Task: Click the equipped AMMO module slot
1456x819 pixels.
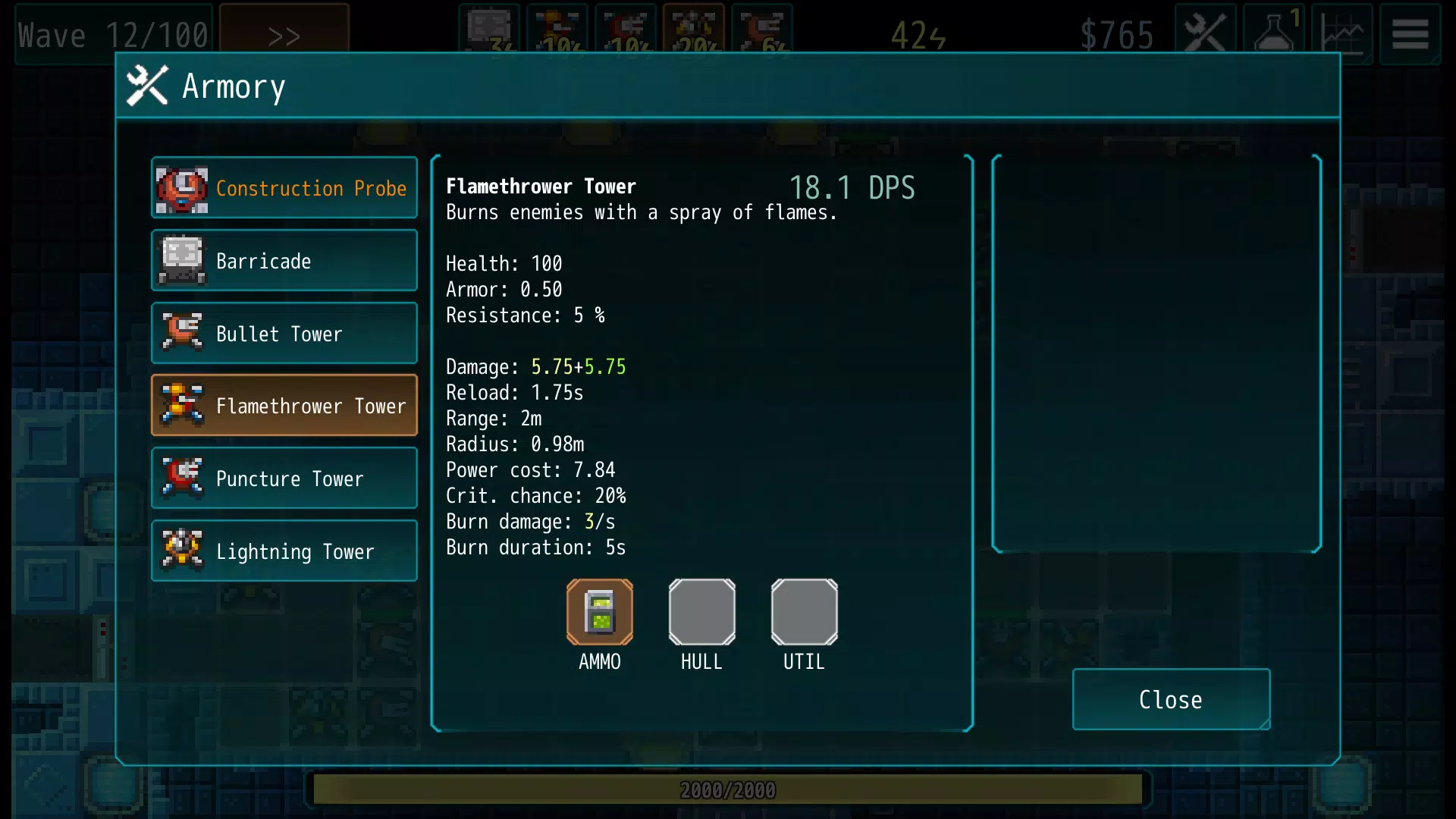Action: (x=600, y=612)
